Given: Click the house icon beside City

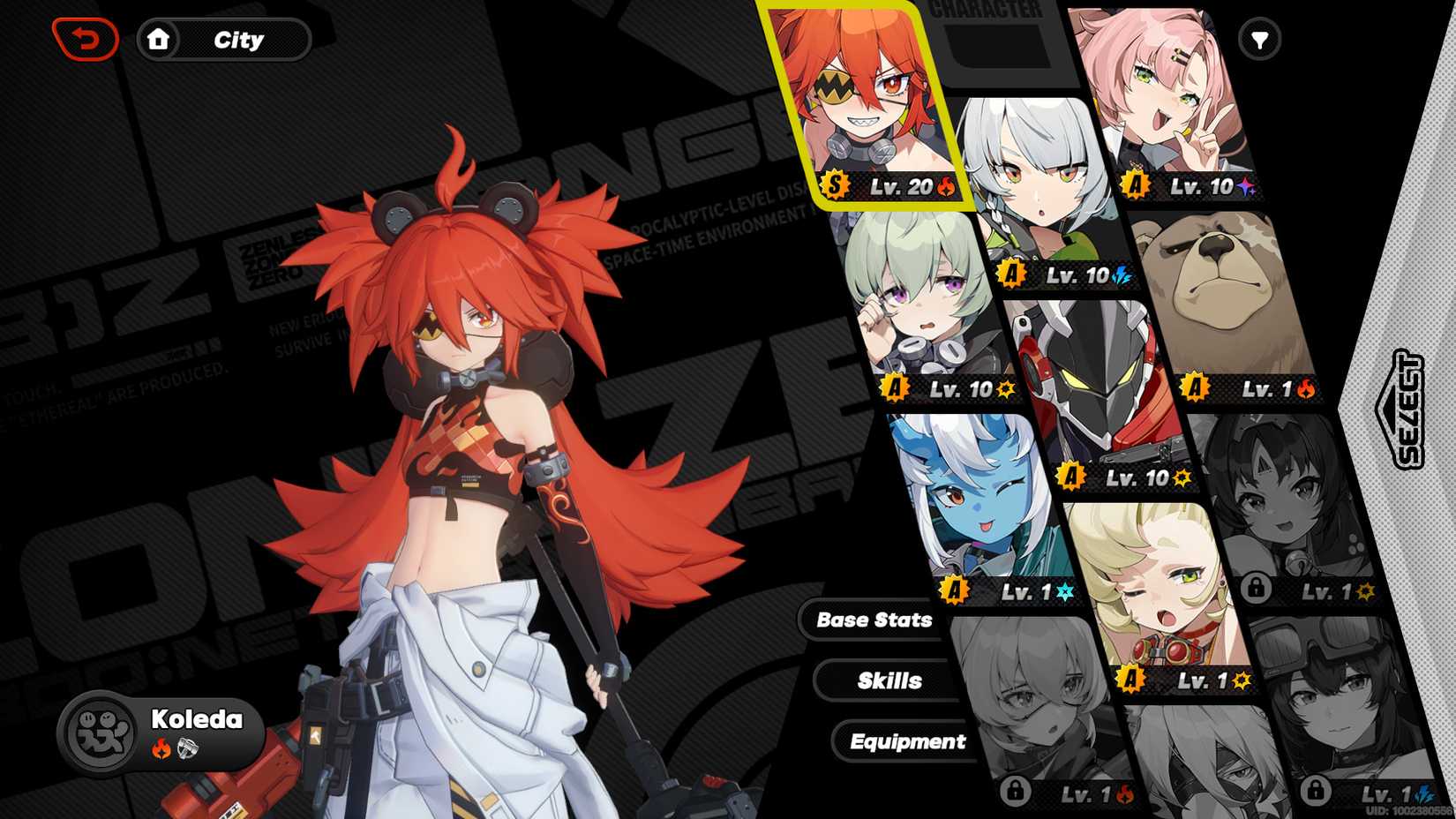Looking at the screenshot, I should (x=161, y=40).
